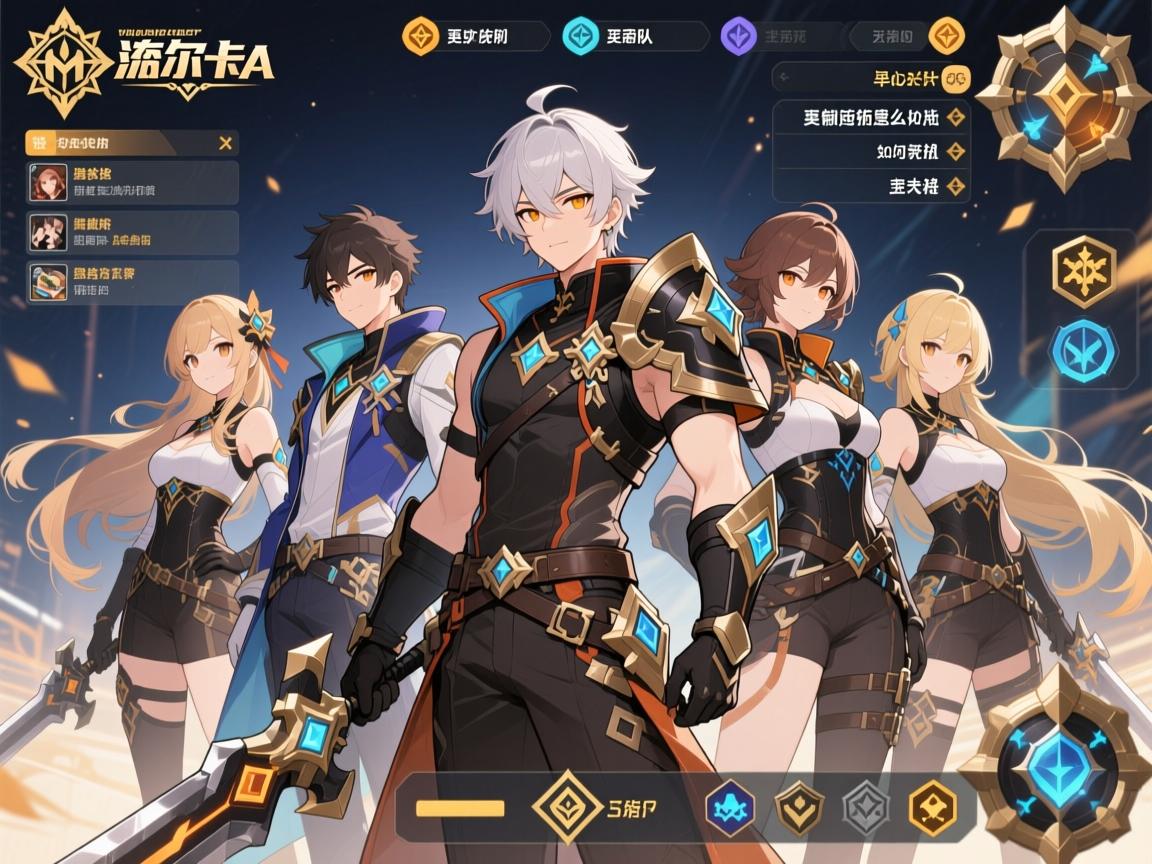The height and width of the screenshot is (864, 1152).
Task: Click the gold diamond emblem in bottom bar
Action: tap(567, 806)
